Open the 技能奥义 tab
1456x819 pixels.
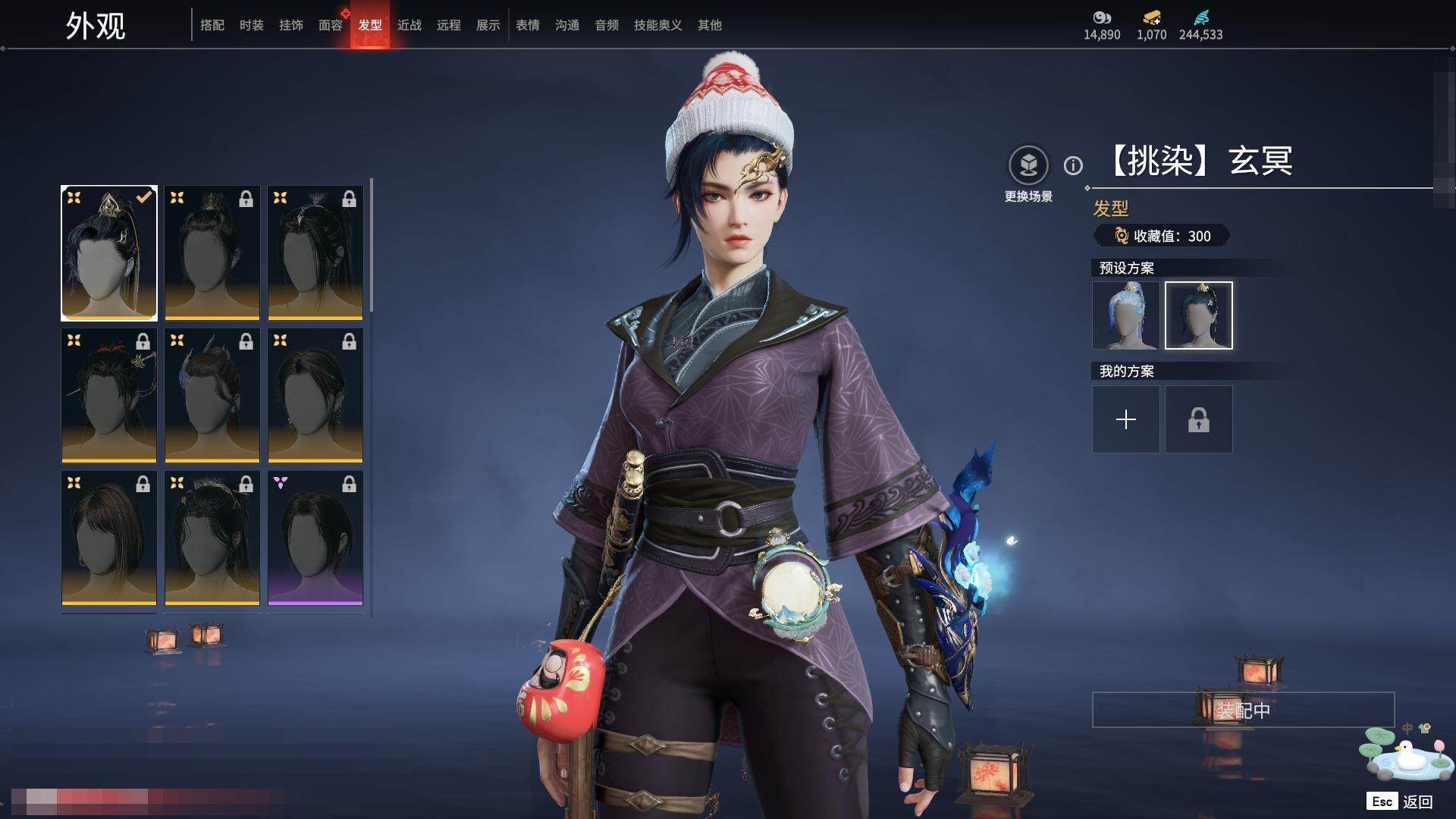(658, 25)
